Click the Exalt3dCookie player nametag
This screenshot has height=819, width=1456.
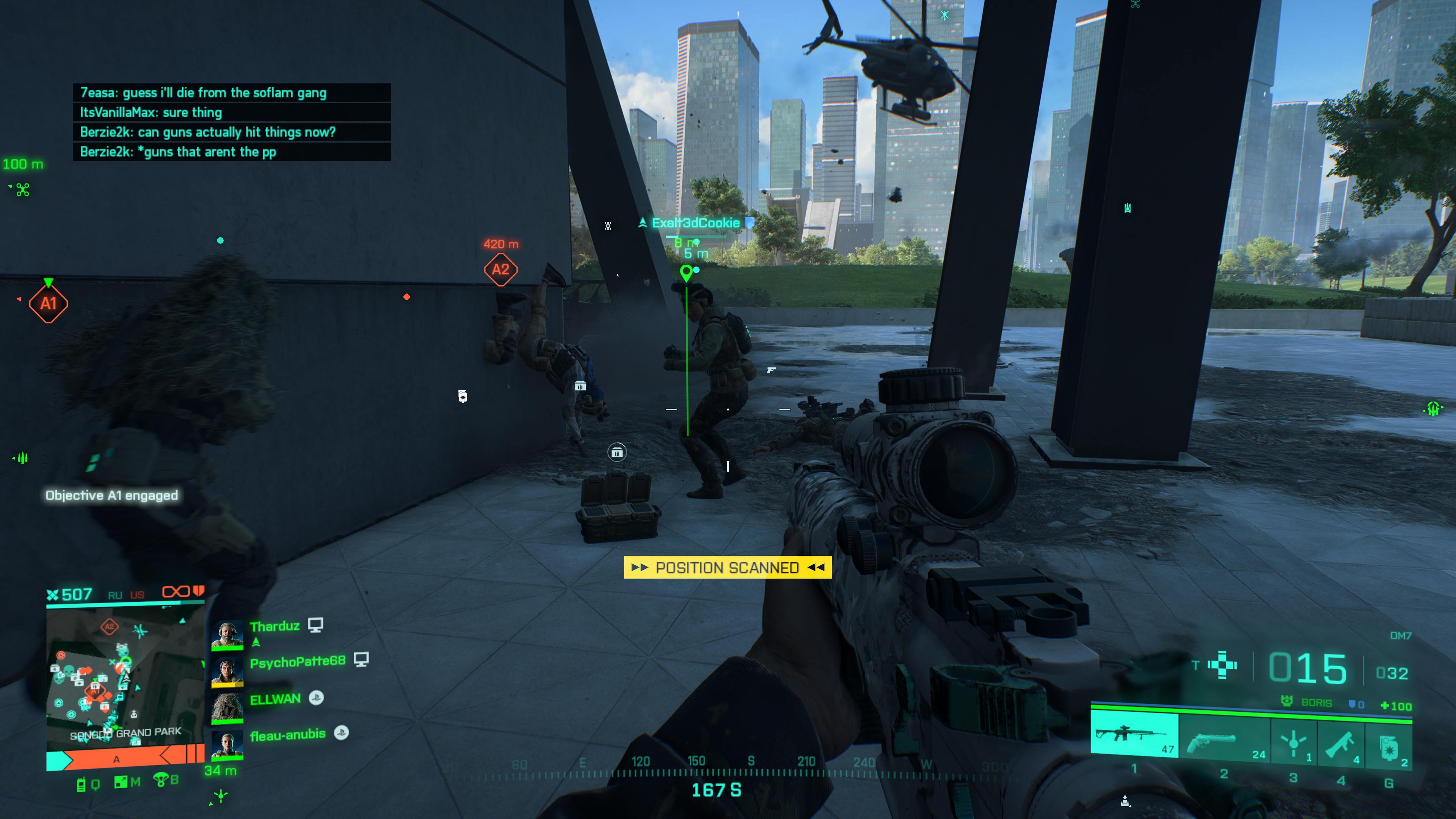point(696,223)
